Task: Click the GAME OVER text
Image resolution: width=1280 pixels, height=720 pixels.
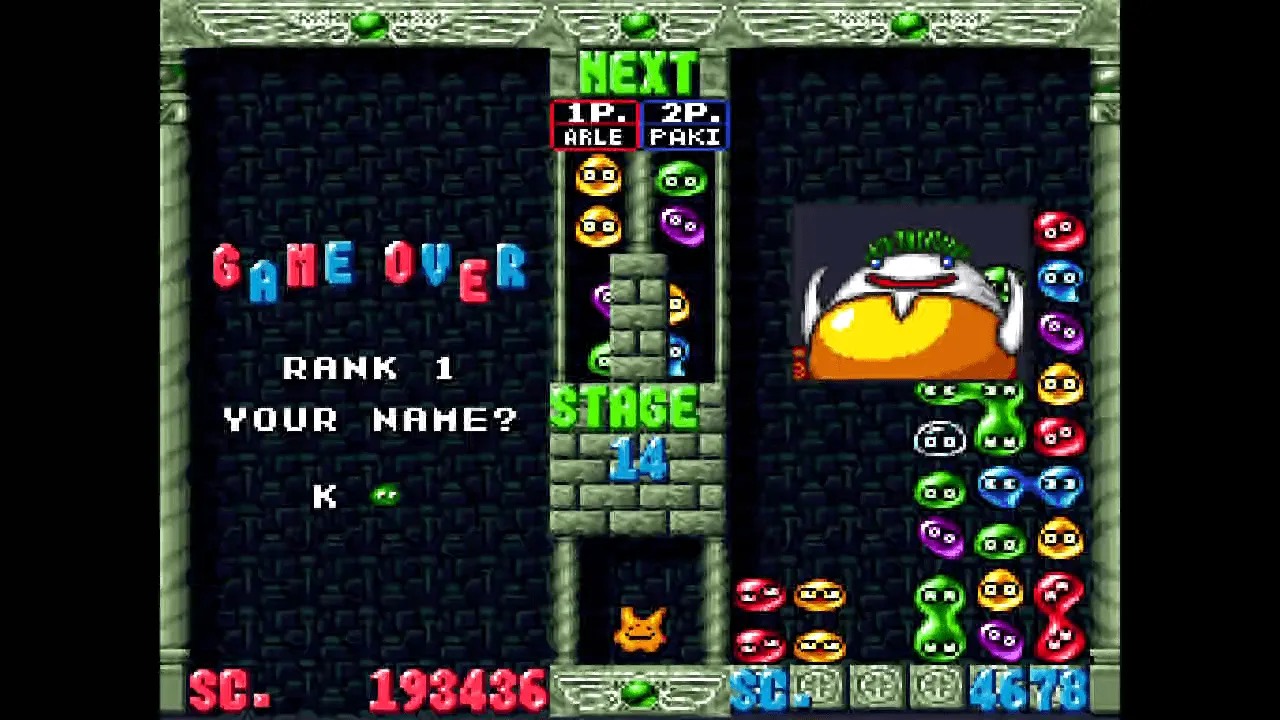Action: click(x=371, y=268)
